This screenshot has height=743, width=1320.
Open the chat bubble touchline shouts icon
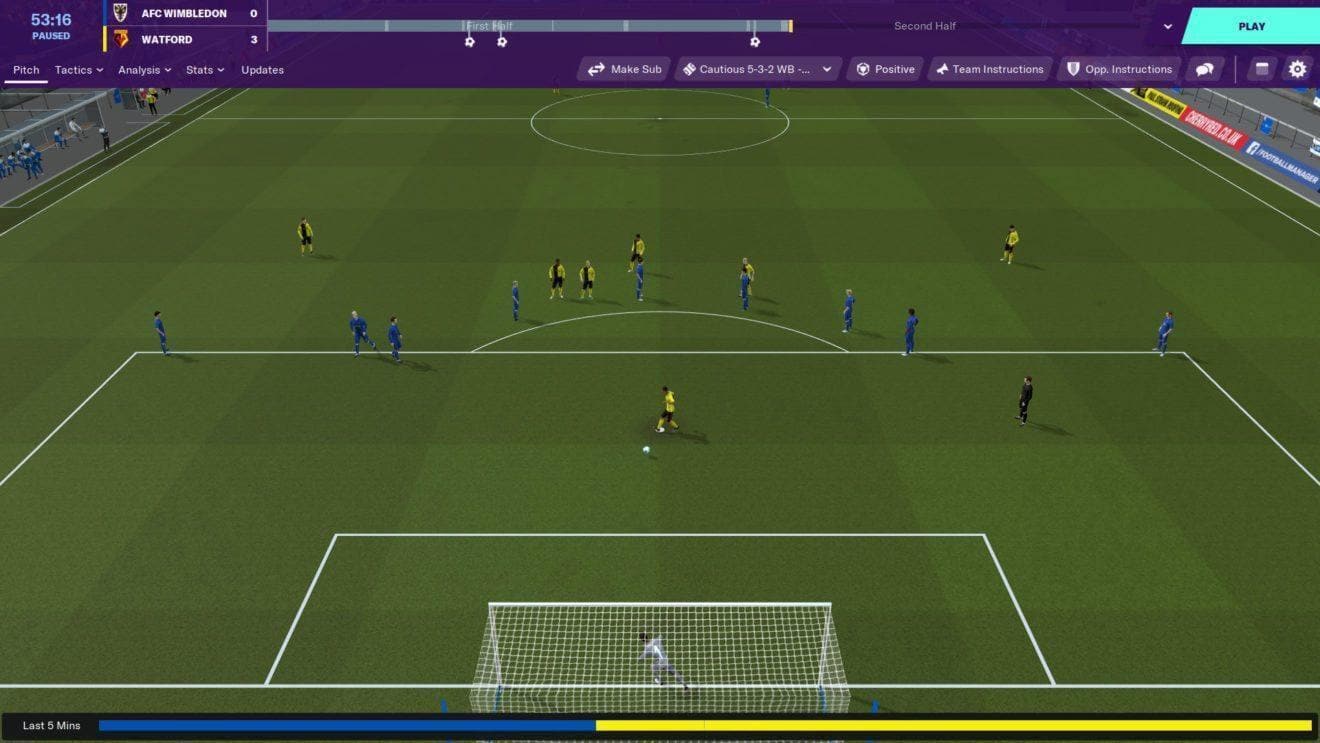pos(1205,69)
